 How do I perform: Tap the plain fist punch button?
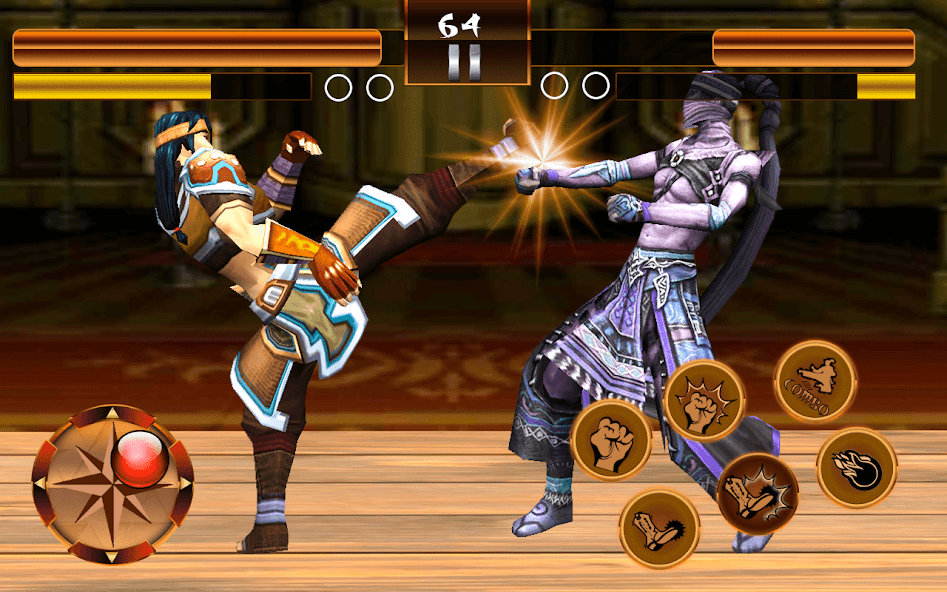(x=611, y=439)
